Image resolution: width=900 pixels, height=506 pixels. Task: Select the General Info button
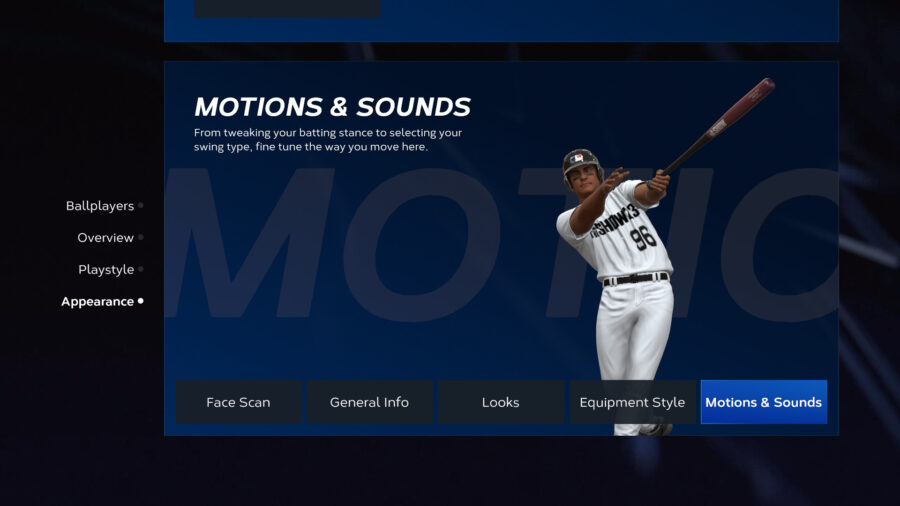coord(369,402)
